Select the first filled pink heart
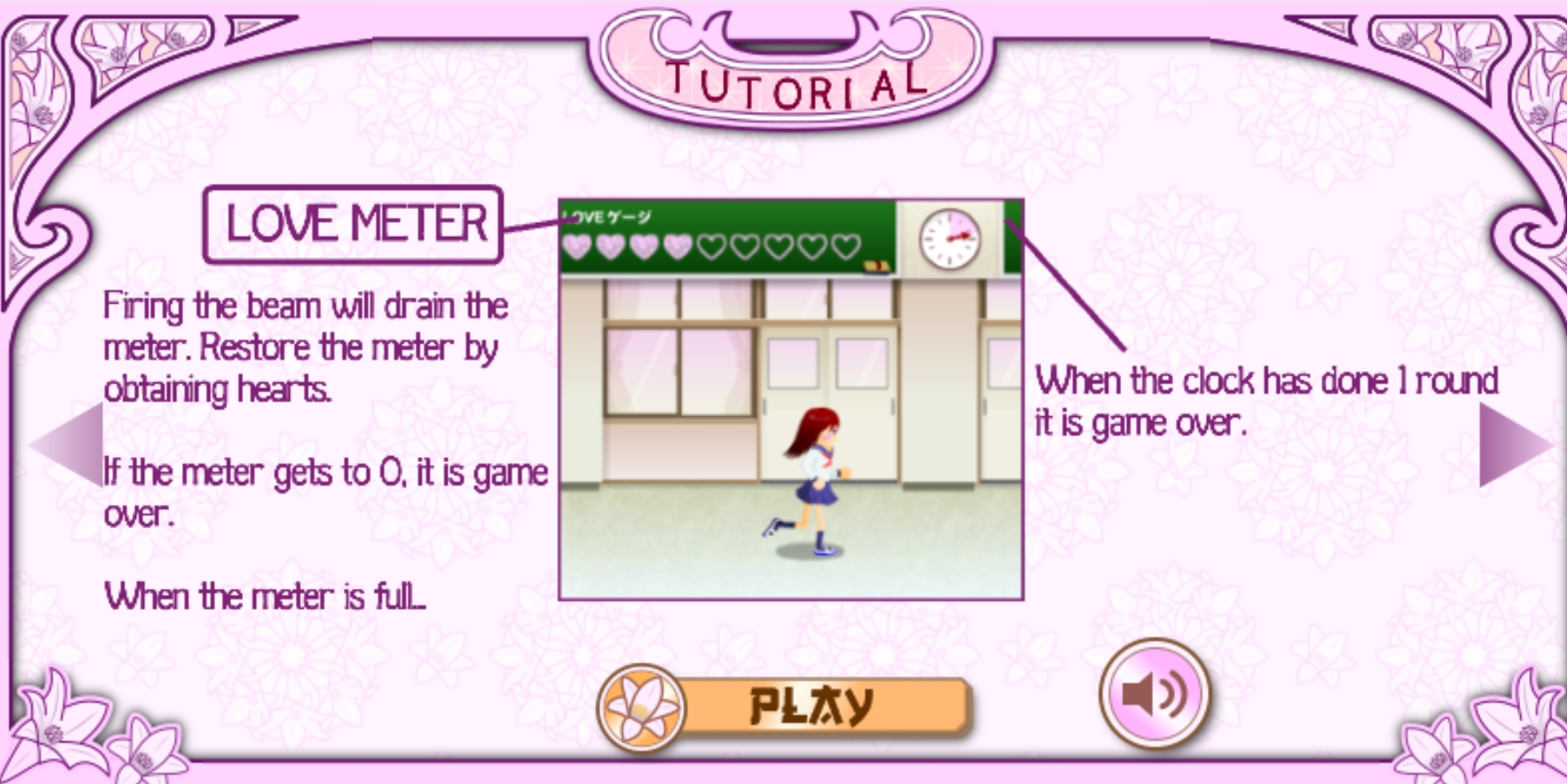This screenshot has width=1567, height=784. coord(577,245)
